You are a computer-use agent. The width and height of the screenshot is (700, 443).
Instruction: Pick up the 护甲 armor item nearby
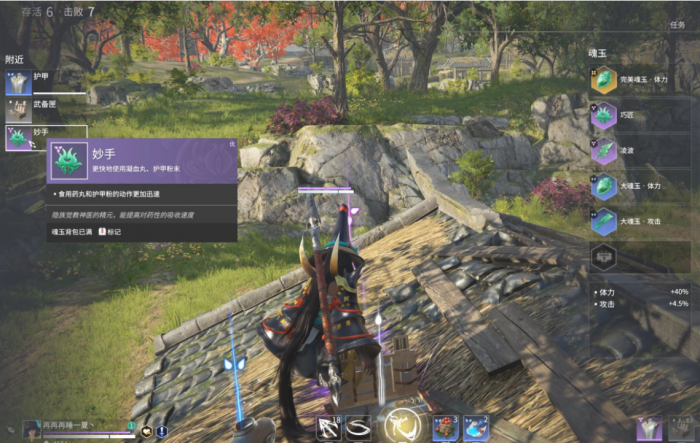[19, 83]
